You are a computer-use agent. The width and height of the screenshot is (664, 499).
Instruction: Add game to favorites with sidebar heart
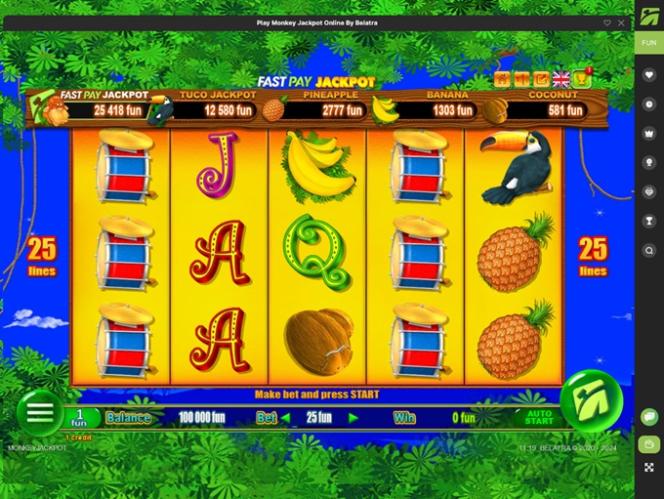point(649,73)
